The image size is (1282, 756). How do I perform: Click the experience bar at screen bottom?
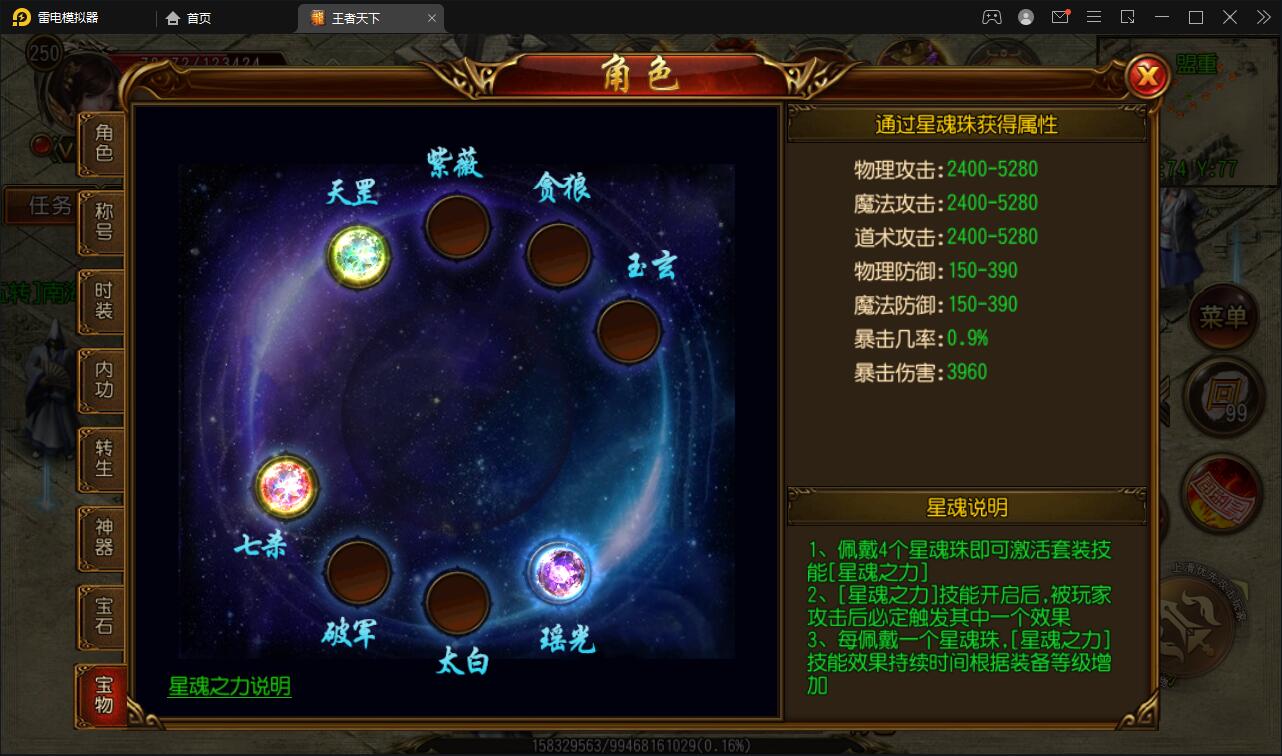coord(641,744)
